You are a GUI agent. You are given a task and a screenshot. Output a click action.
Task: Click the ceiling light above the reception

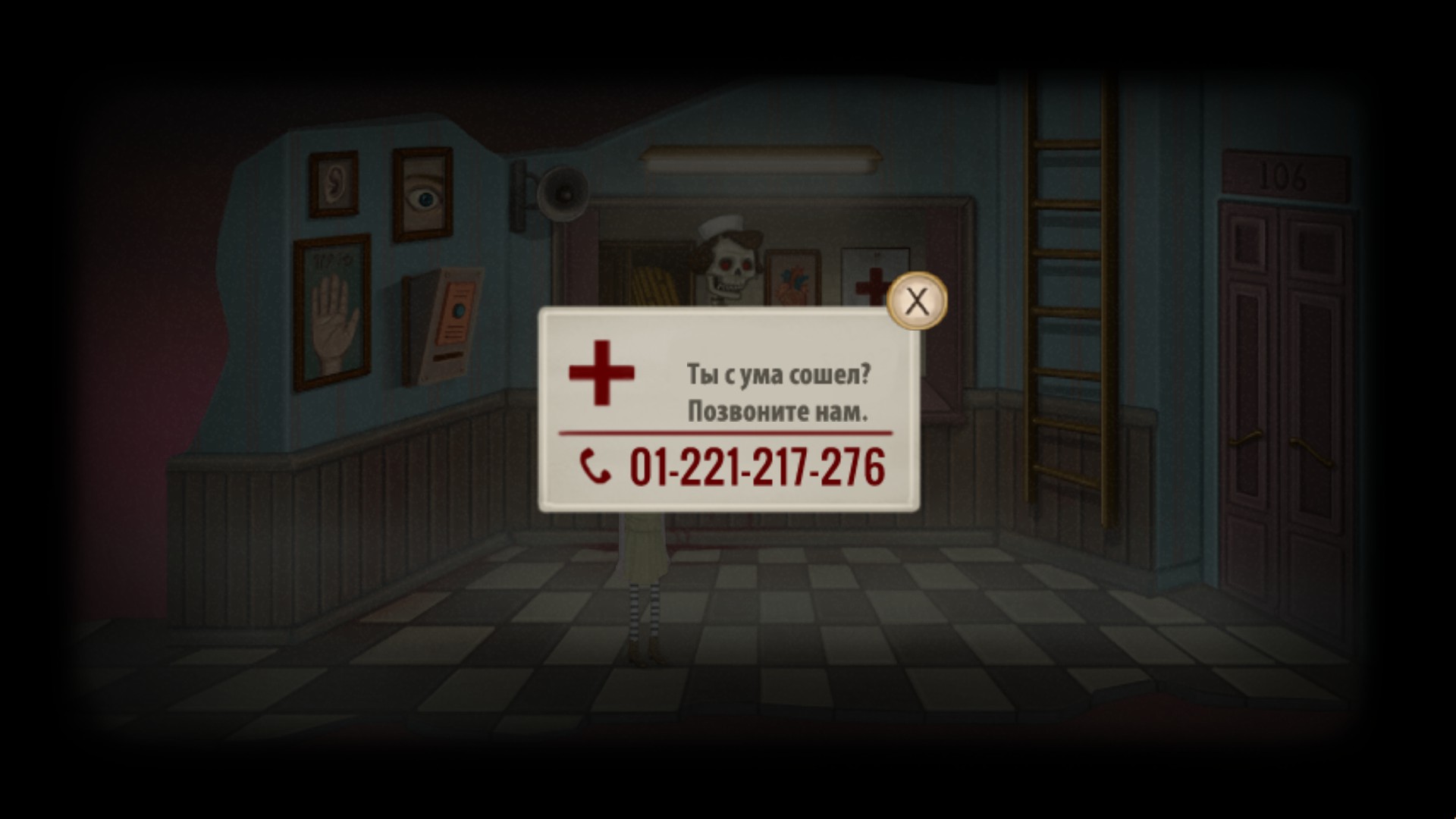click(x=758, y=159)
